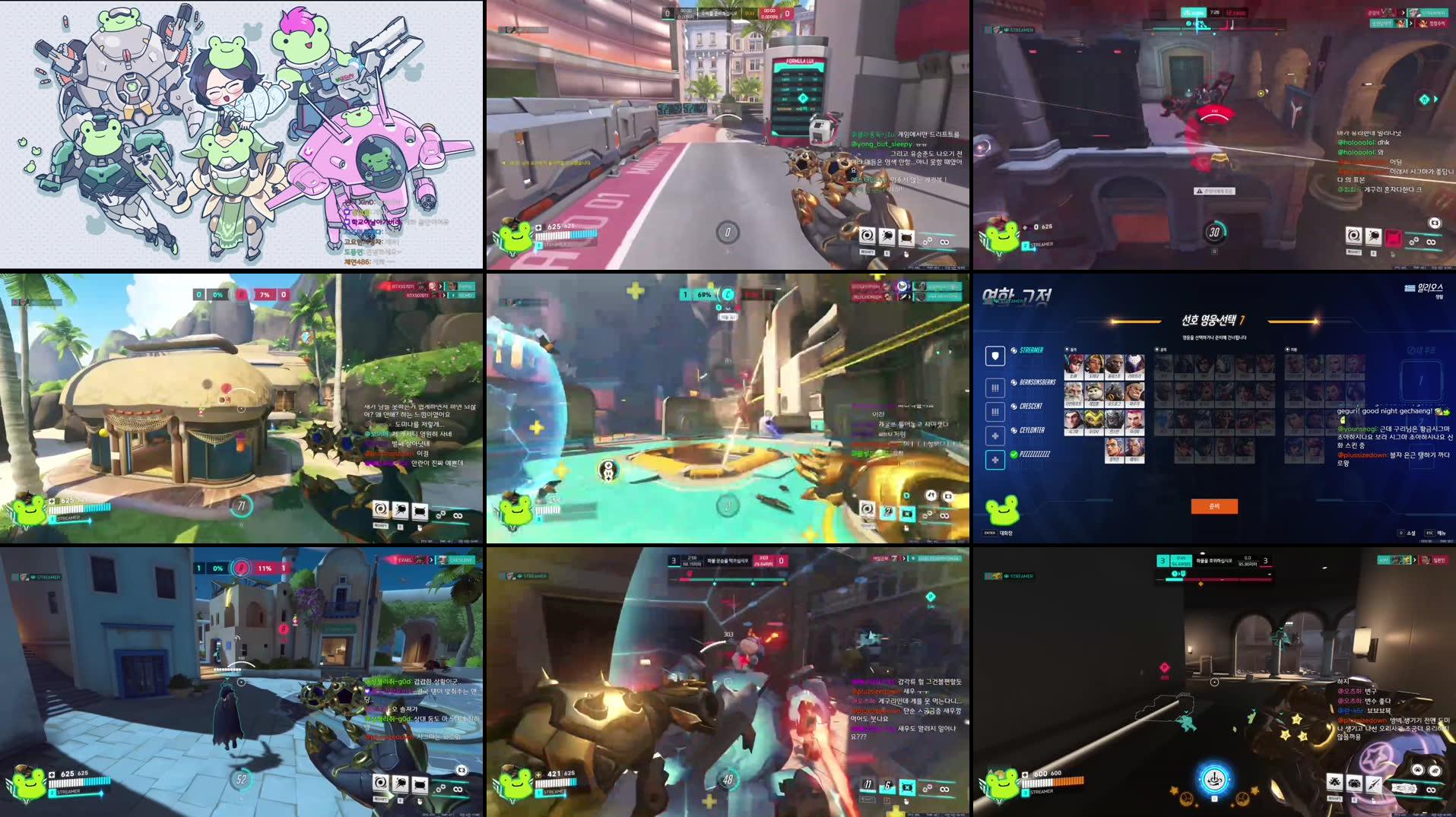Select Reinhardt from the tank hero grid
Image resolution: width=1456 pixels, height=817 pixels.
point(1074,391)
